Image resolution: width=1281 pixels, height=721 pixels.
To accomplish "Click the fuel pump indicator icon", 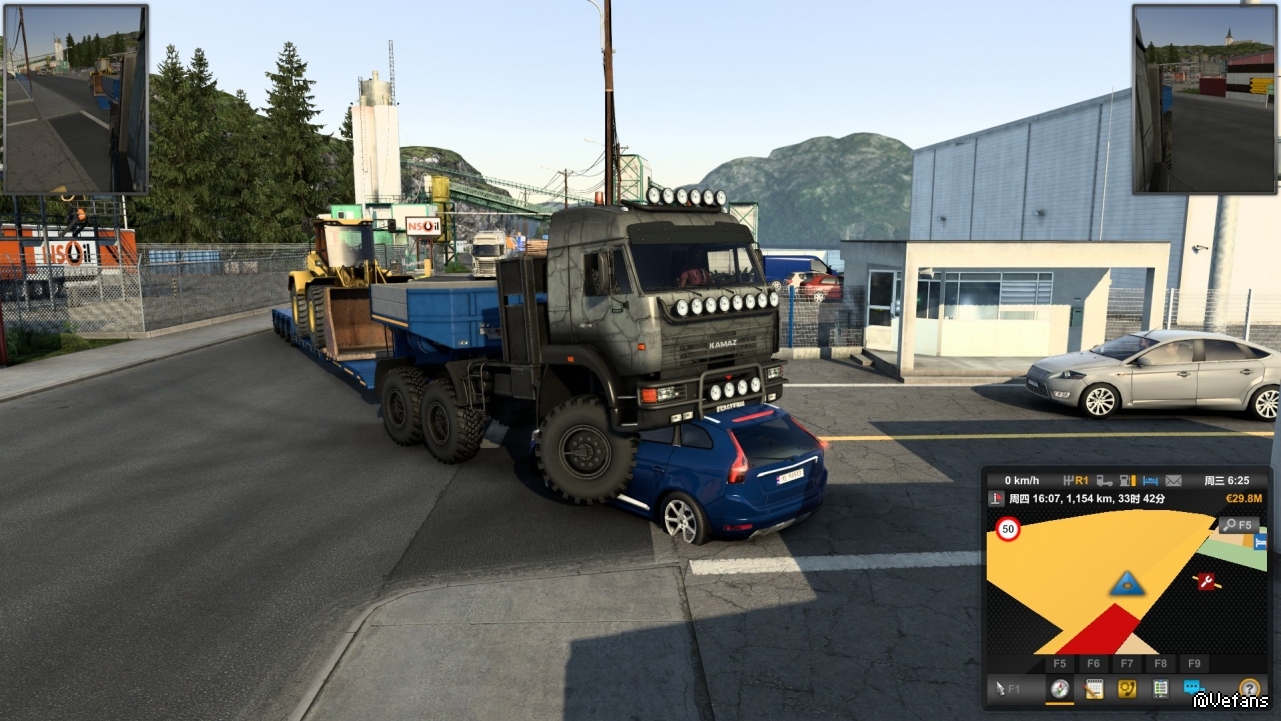I will (1128, 480).
